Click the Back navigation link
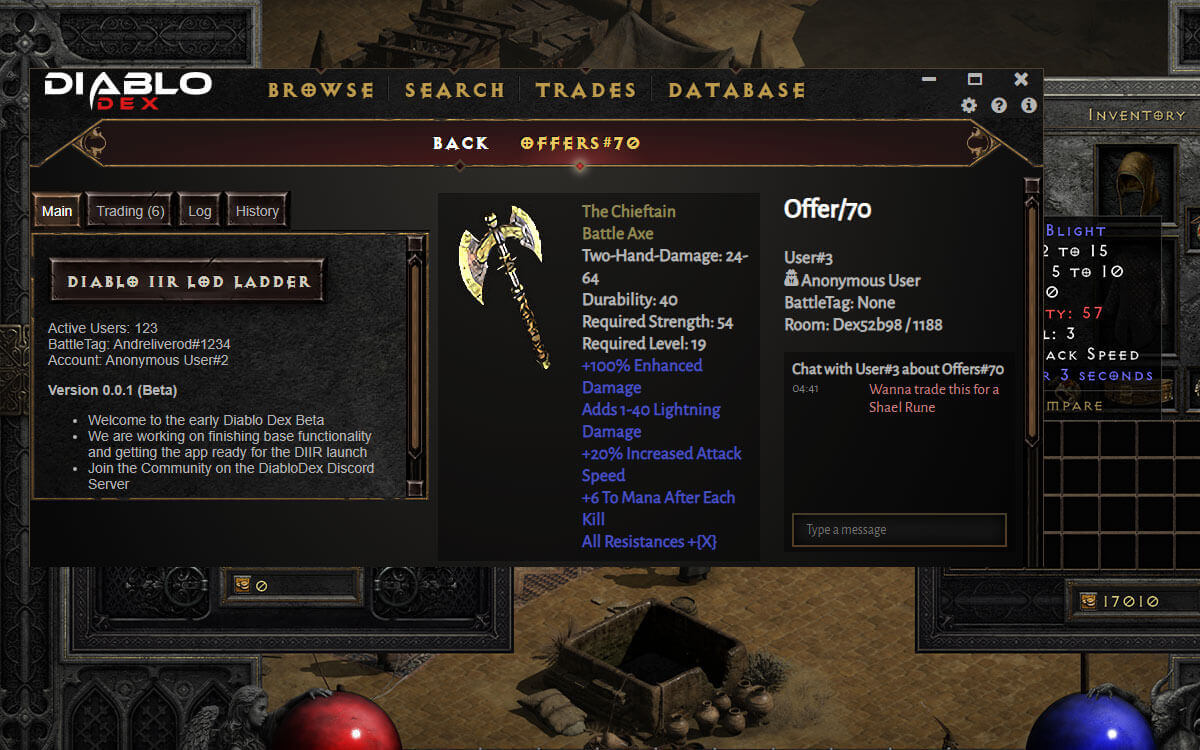The width and height of the screenshot is (1200, 750). click(x=460, y=143)
